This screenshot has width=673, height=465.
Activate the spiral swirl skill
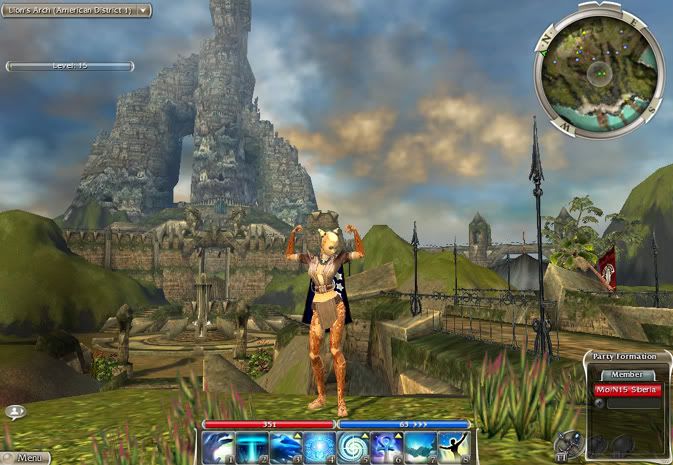click(x=354, y=448)
